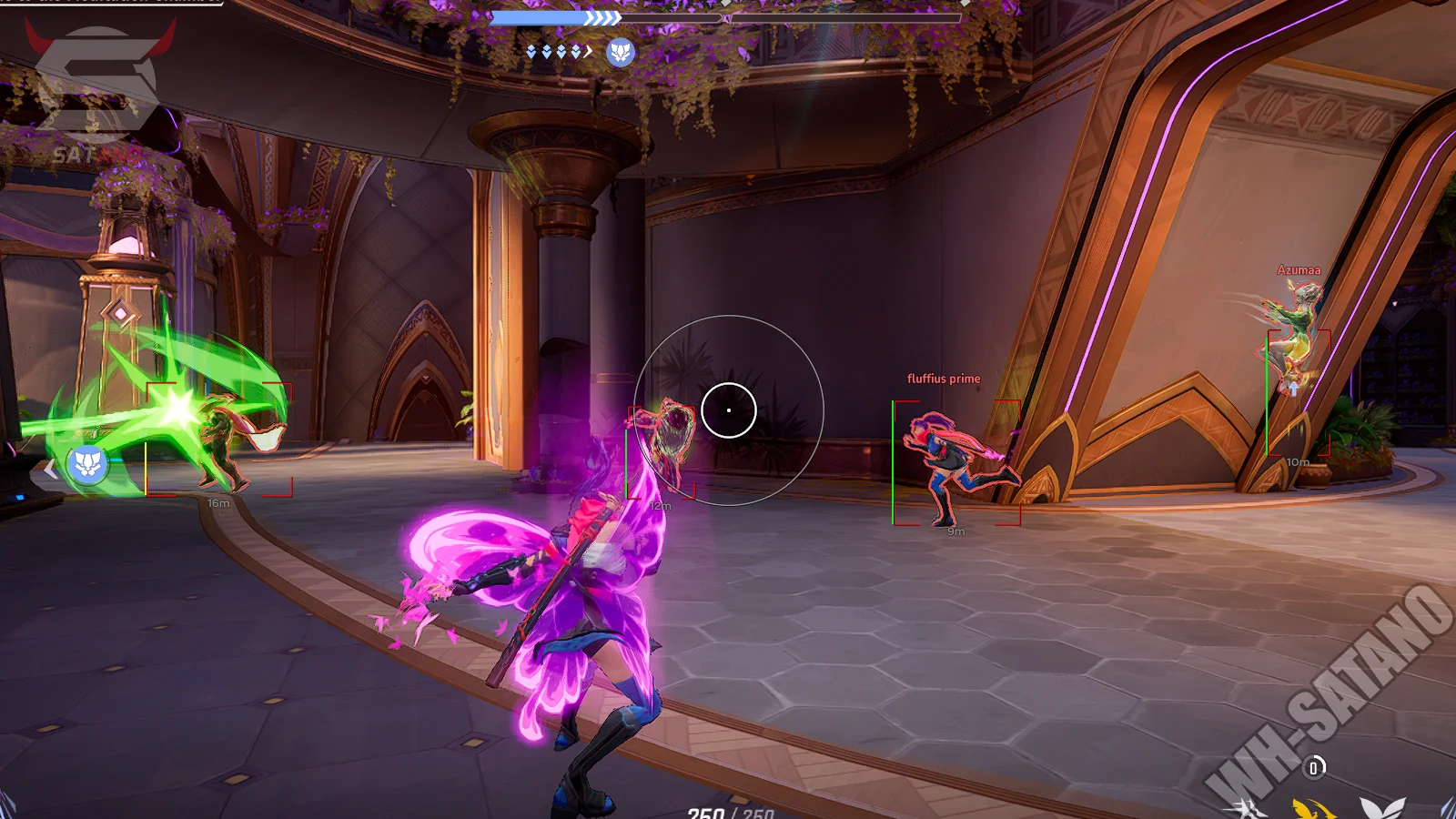The width and height of the screenshot is (1456, 819).
Task: Activate the white butterfly wings ability icon
Action: pos(1382,807)
